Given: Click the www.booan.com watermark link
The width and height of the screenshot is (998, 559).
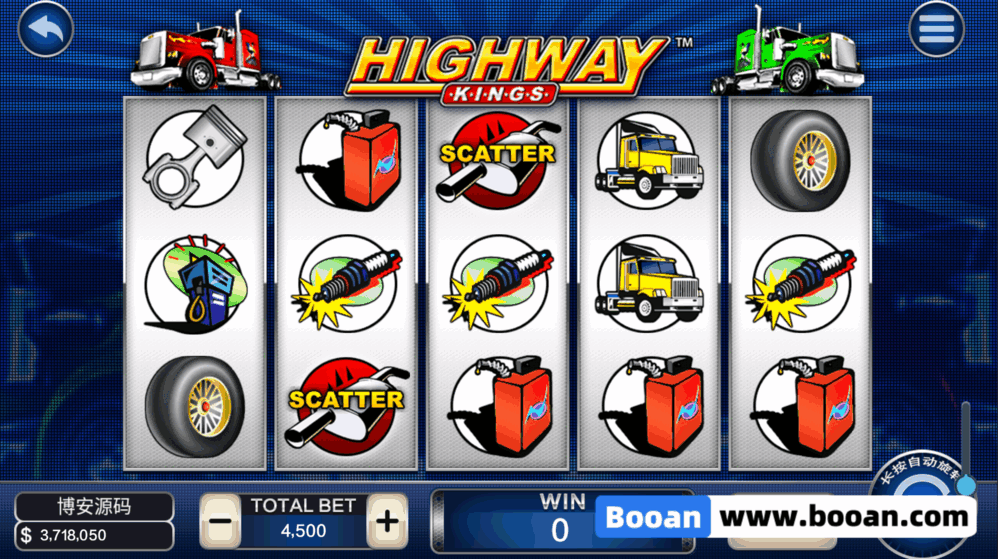Looking at the screenshot, I should (845, 518).
